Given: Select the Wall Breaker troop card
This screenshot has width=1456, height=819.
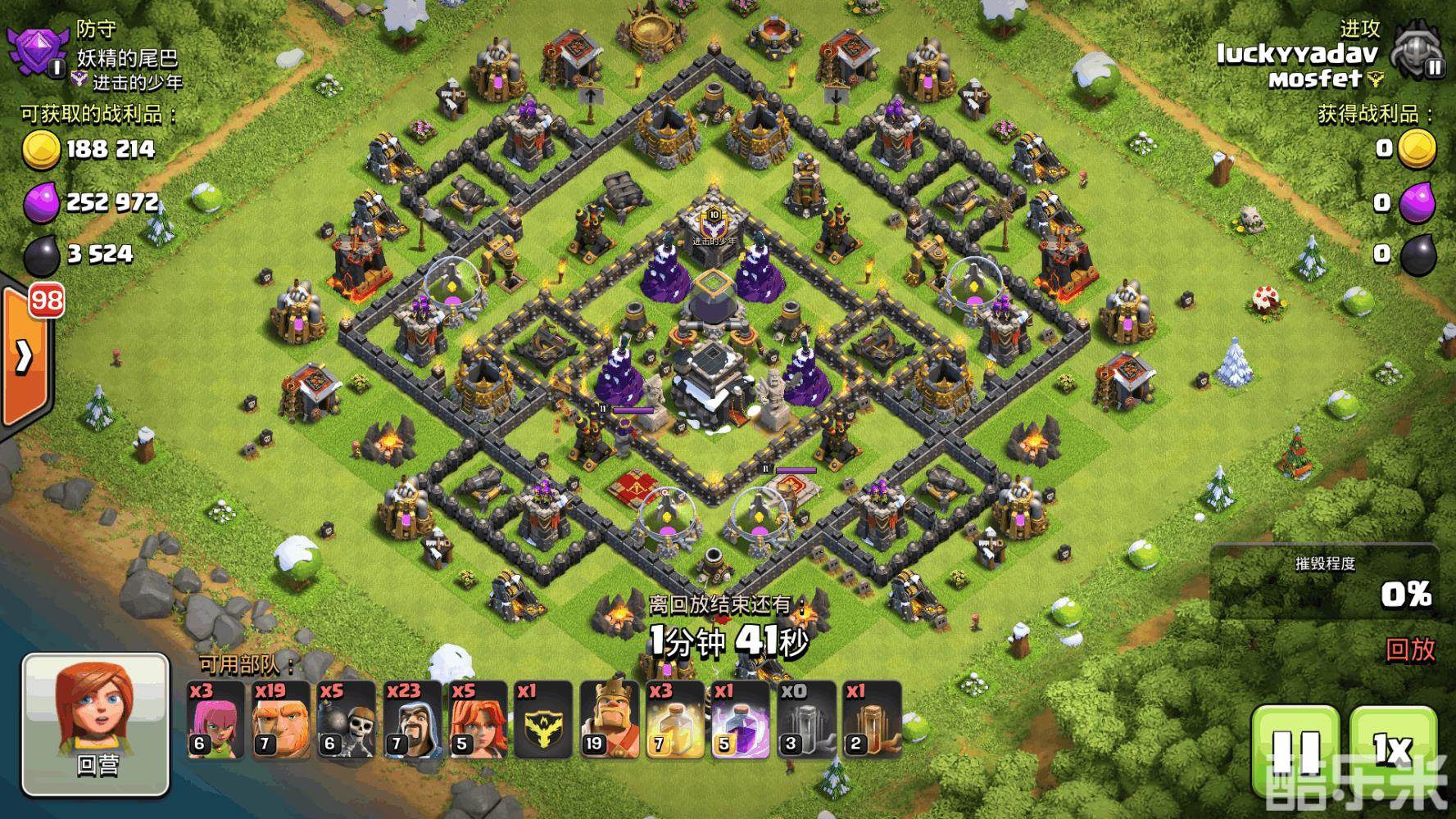Looking at the screenshot, I should pyautogui.click(x=346, y=720).
